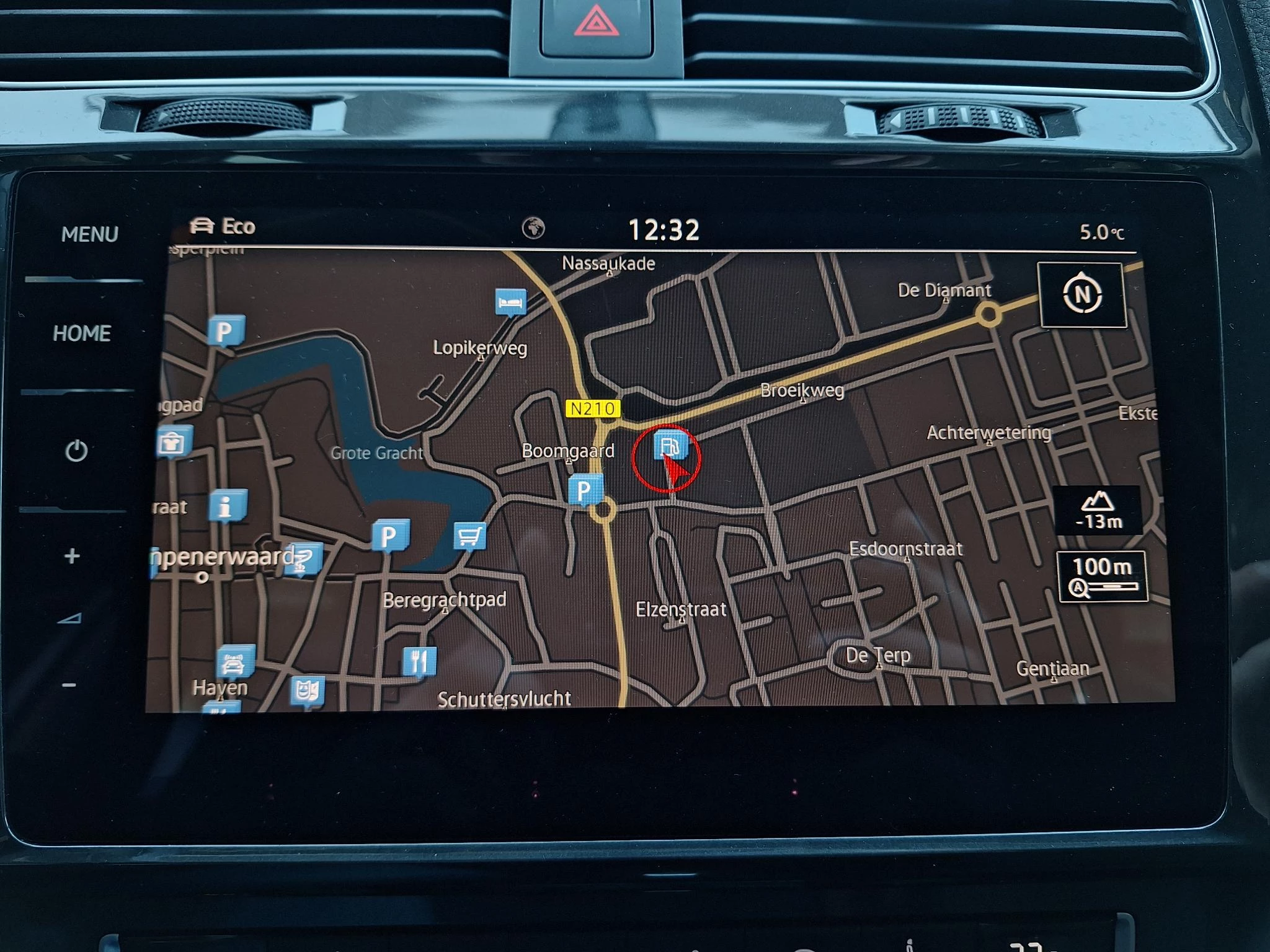Open the 100m map zoom scale control
This screenshot has width=1270, height=952.
pyautogui.click(x=1102, y=576)
